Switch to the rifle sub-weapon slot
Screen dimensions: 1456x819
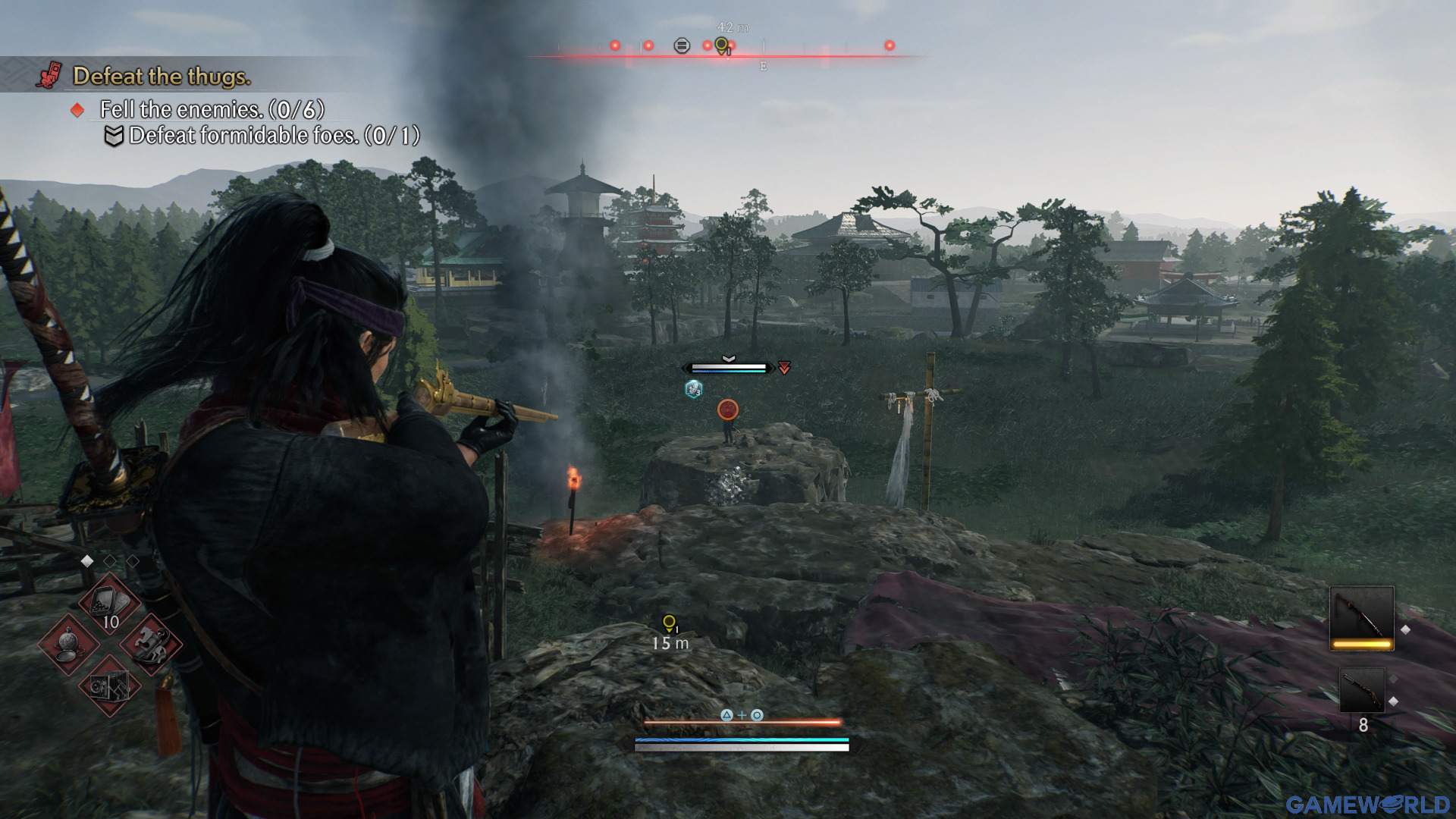[x=1361, y=691]
